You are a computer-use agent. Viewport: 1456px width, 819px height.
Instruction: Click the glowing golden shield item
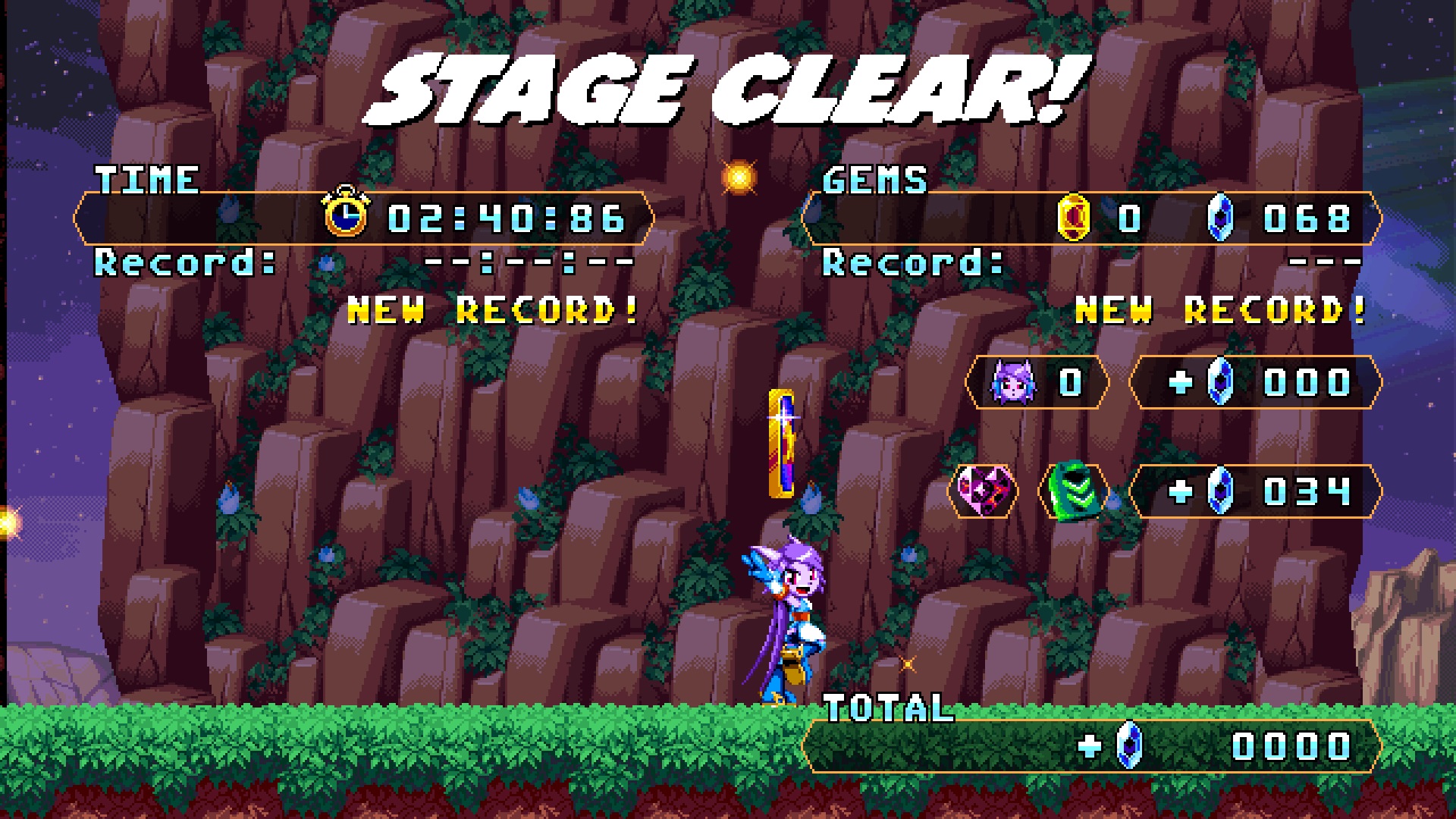[x=783, y=444]
